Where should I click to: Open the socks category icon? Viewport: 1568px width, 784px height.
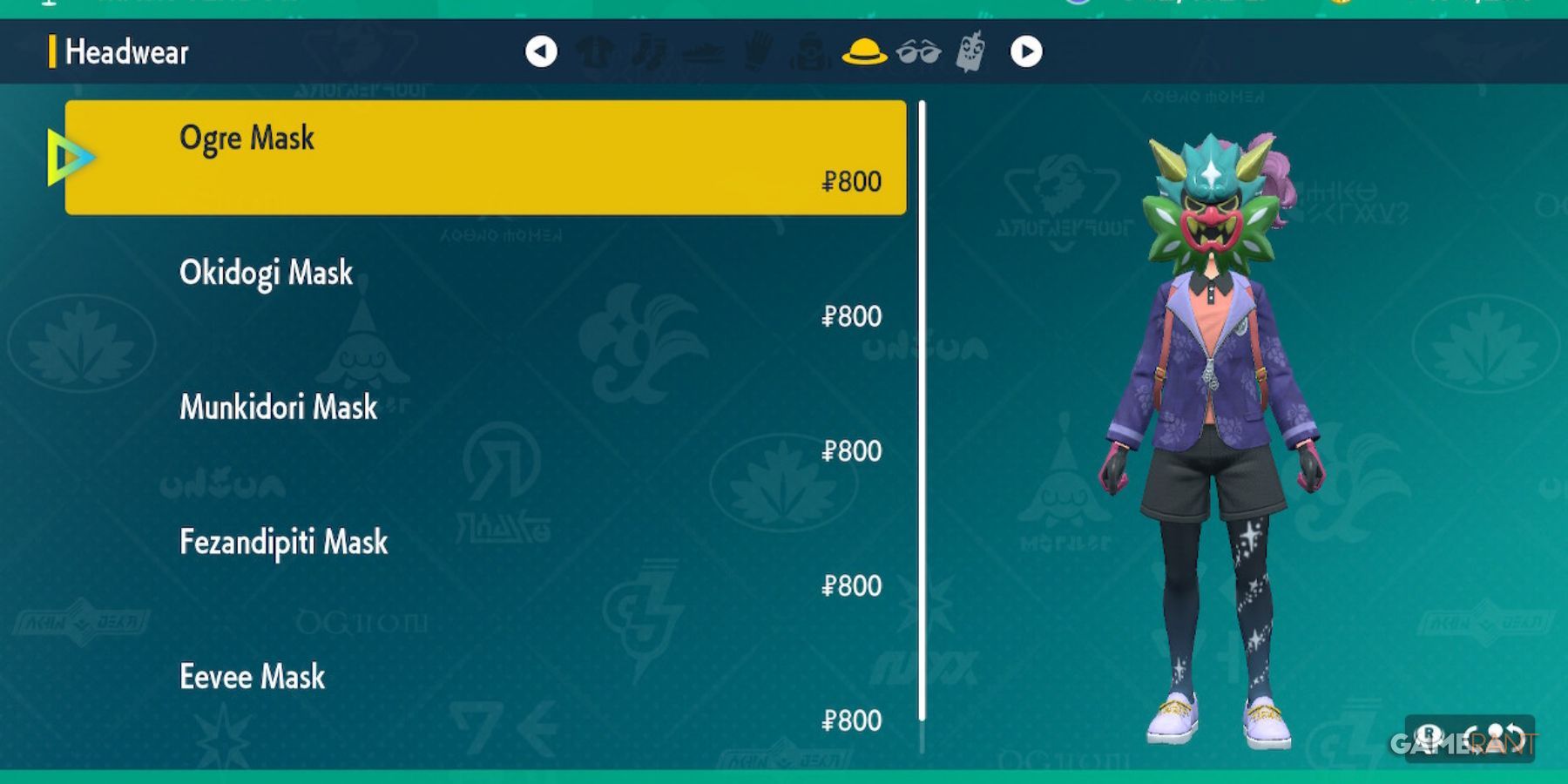coord(652,51)
